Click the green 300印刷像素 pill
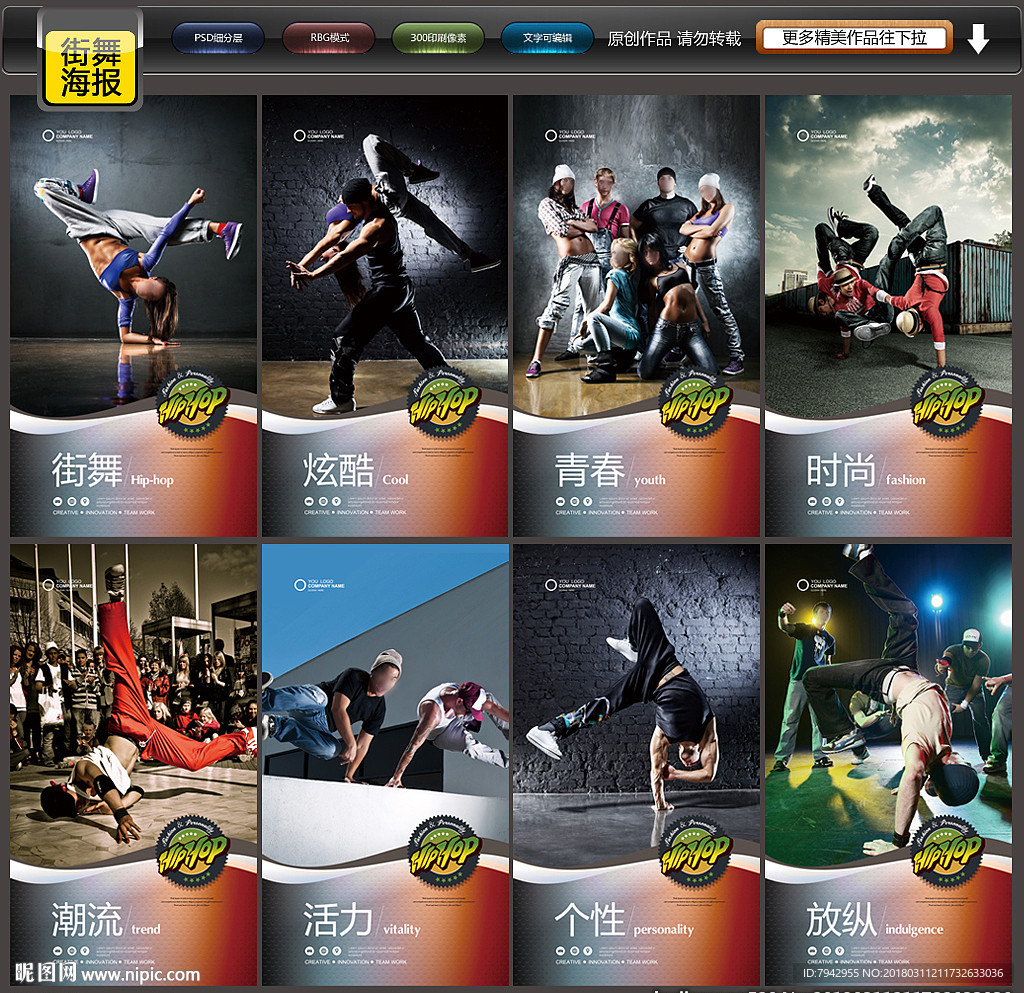Image resolution: width=1024 pixels, height=993 pixels. [437, 39]
